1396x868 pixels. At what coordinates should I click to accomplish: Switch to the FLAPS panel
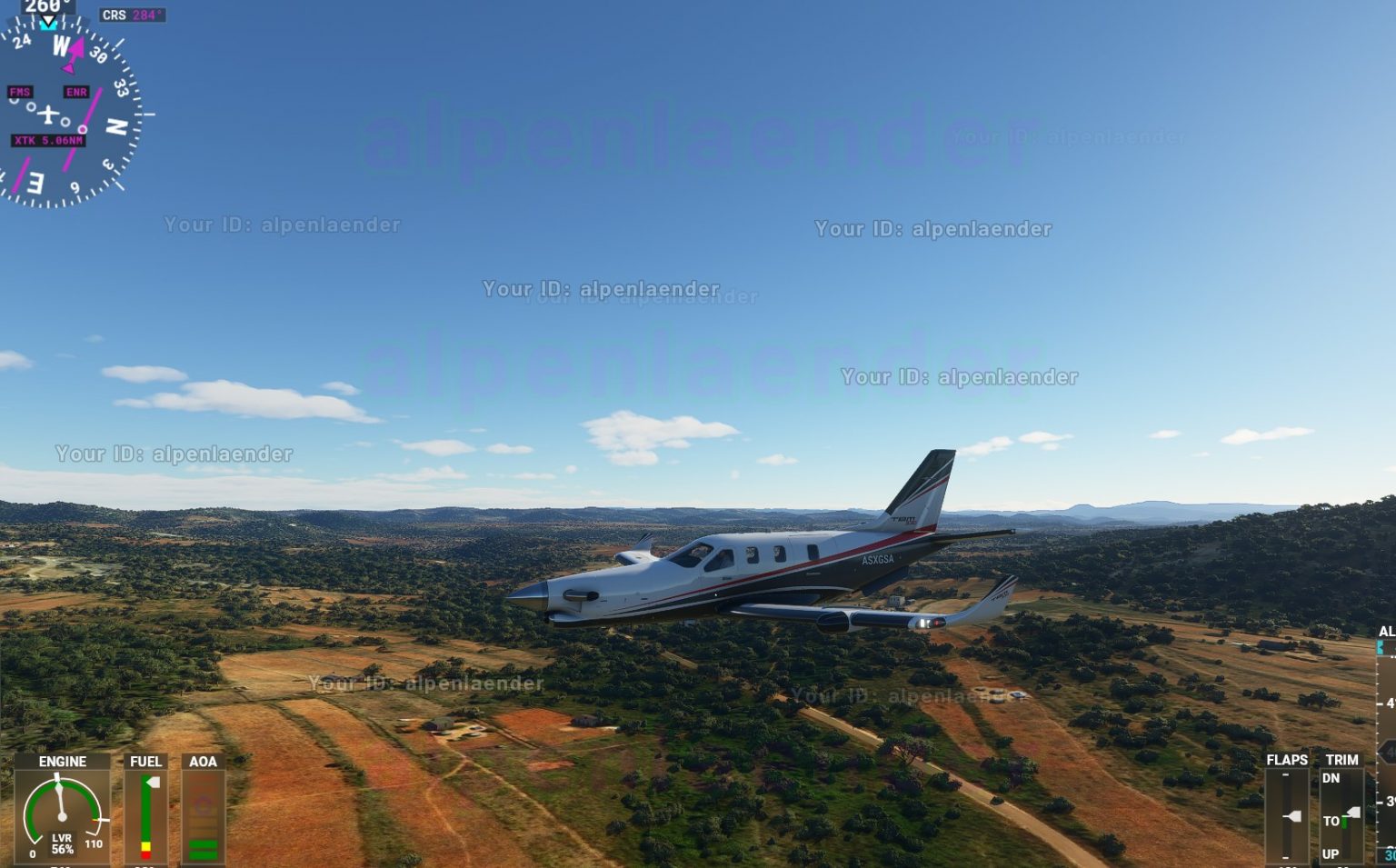1288,760
